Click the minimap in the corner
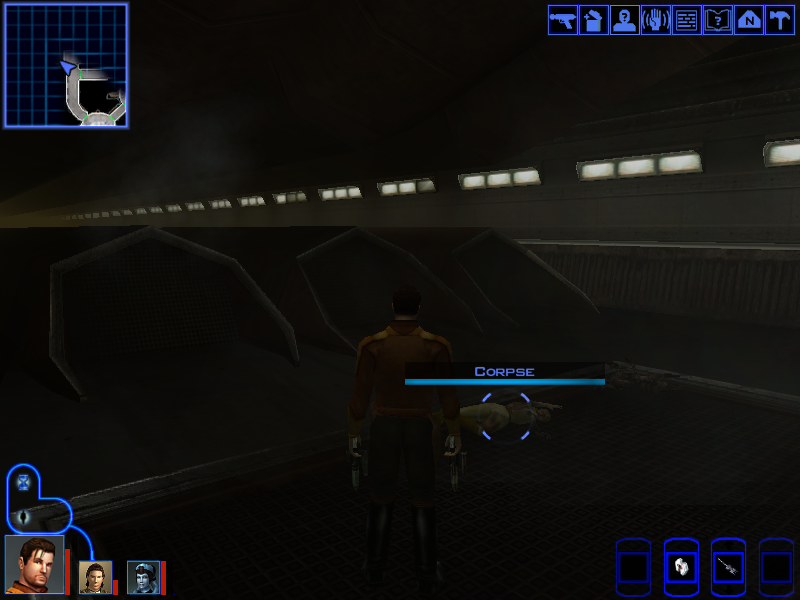Screen dimensions: 800x600 point(66,65)
